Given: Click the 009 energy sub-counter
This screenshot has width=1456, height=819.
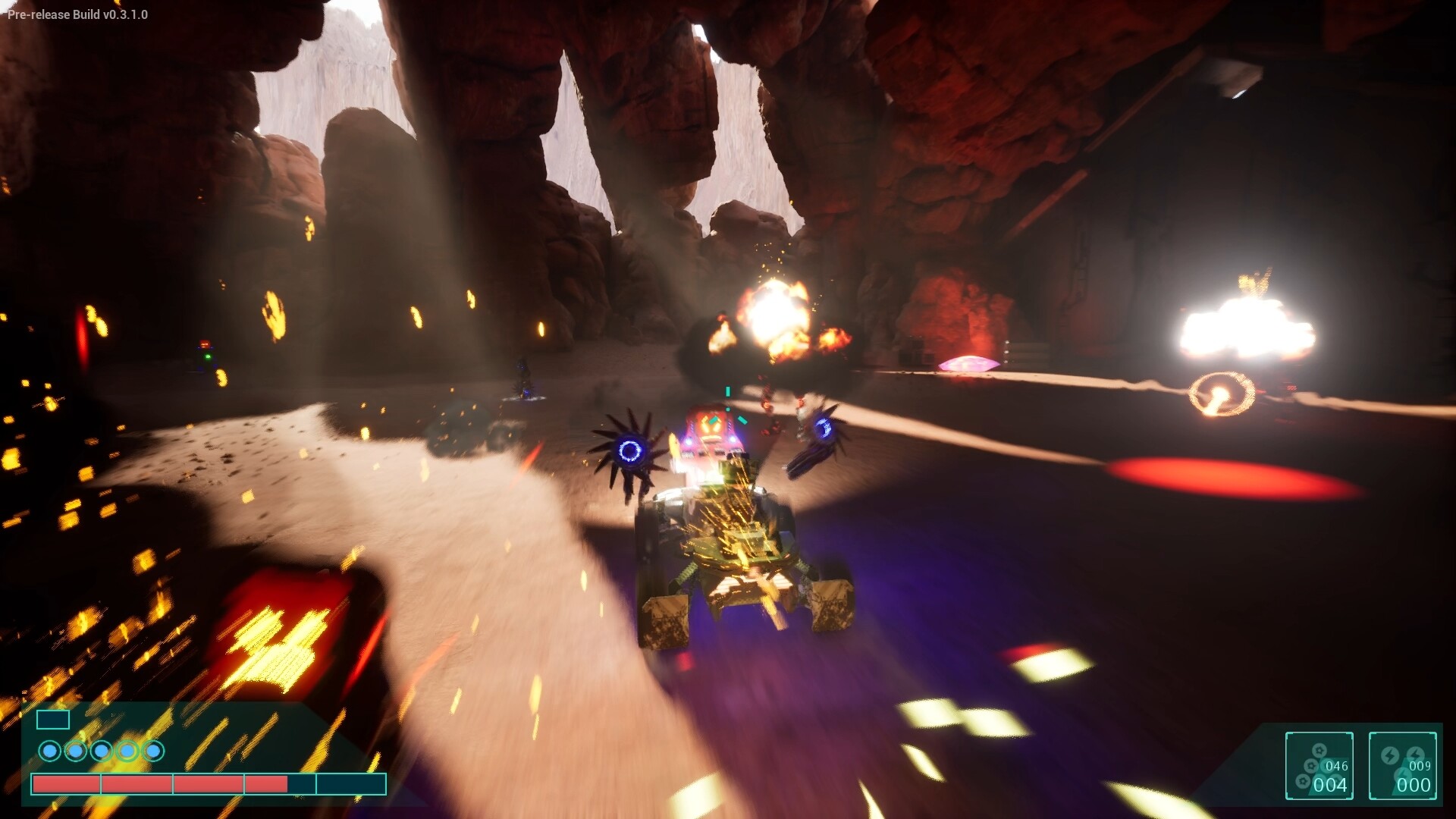Looking at the screenshot, I should tap(1420, 767).
